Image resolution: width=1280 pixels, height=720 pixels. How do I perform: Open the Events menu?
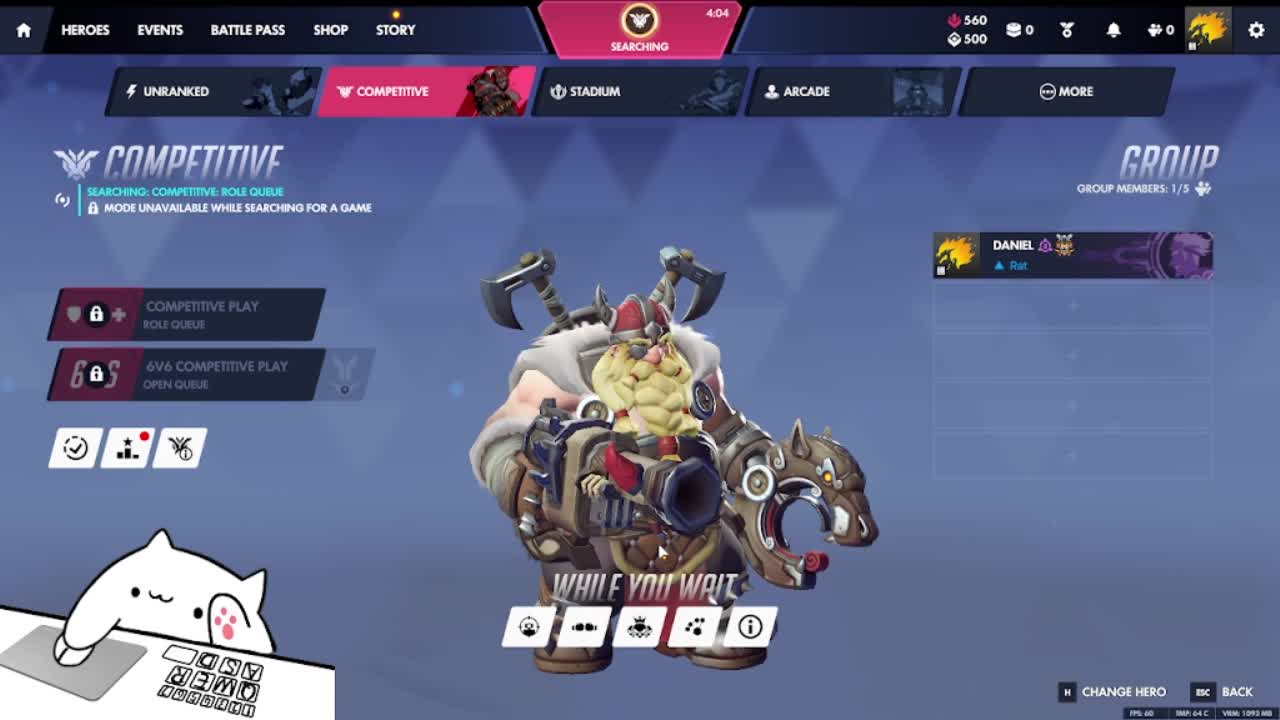click(x=160, y=30)
